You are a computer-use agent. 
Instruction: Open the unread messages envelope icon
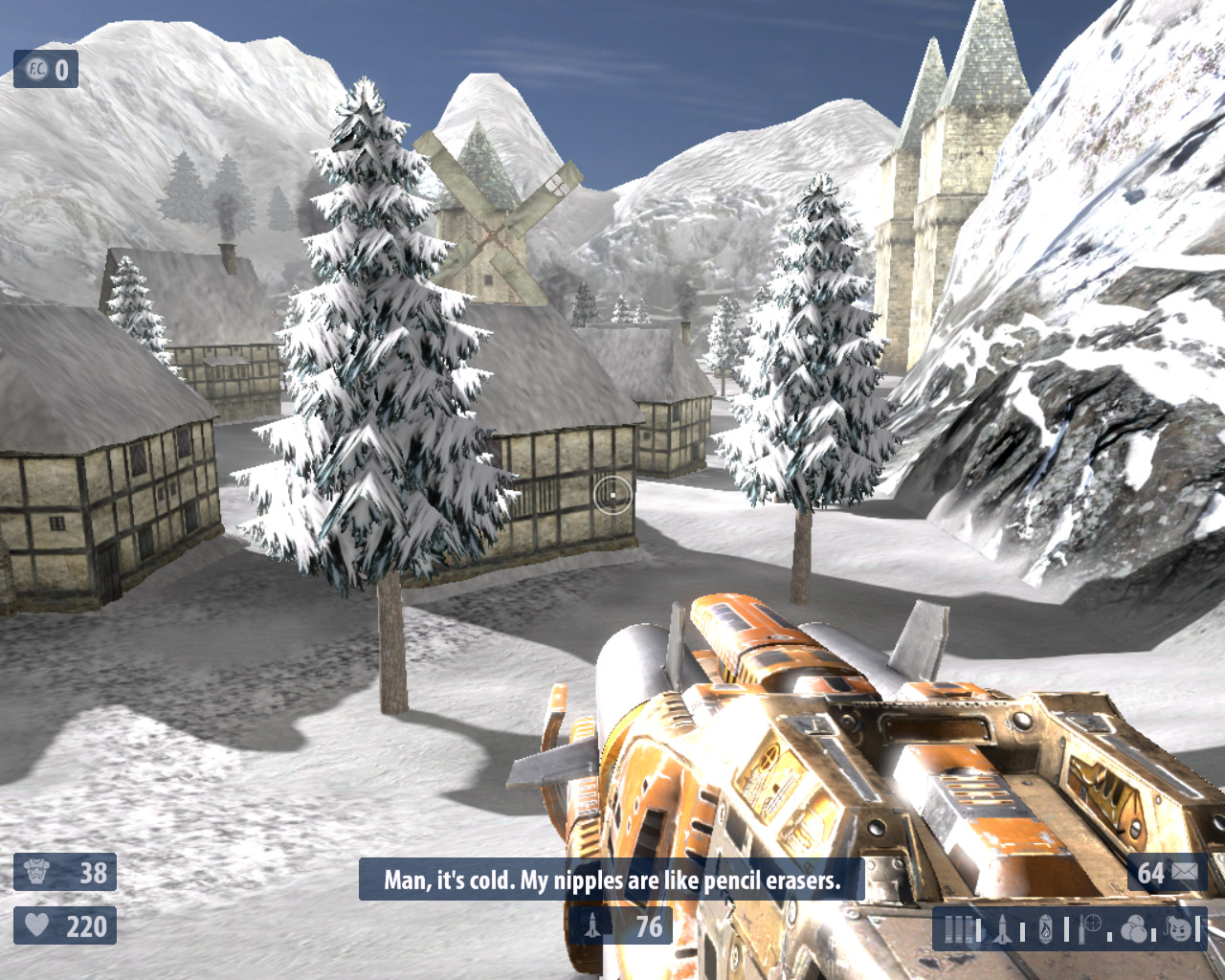[x=1185, y=872]
